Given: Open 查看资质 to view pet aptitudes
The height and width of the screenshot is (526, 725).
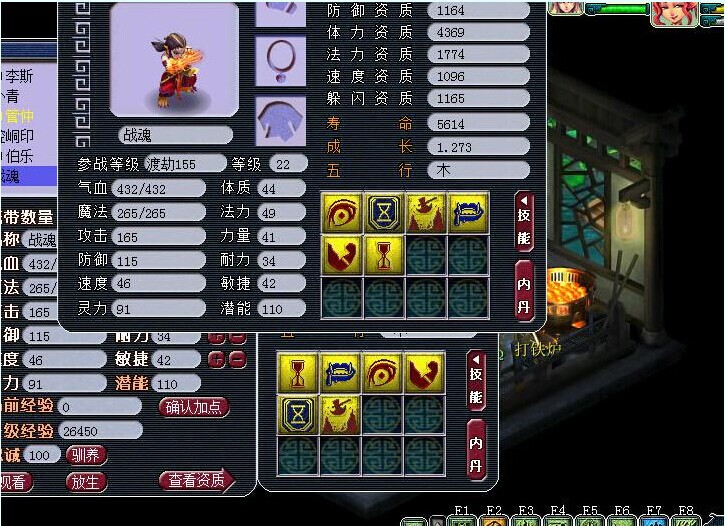Looking at the screenshot, I should tap(196, 481).
